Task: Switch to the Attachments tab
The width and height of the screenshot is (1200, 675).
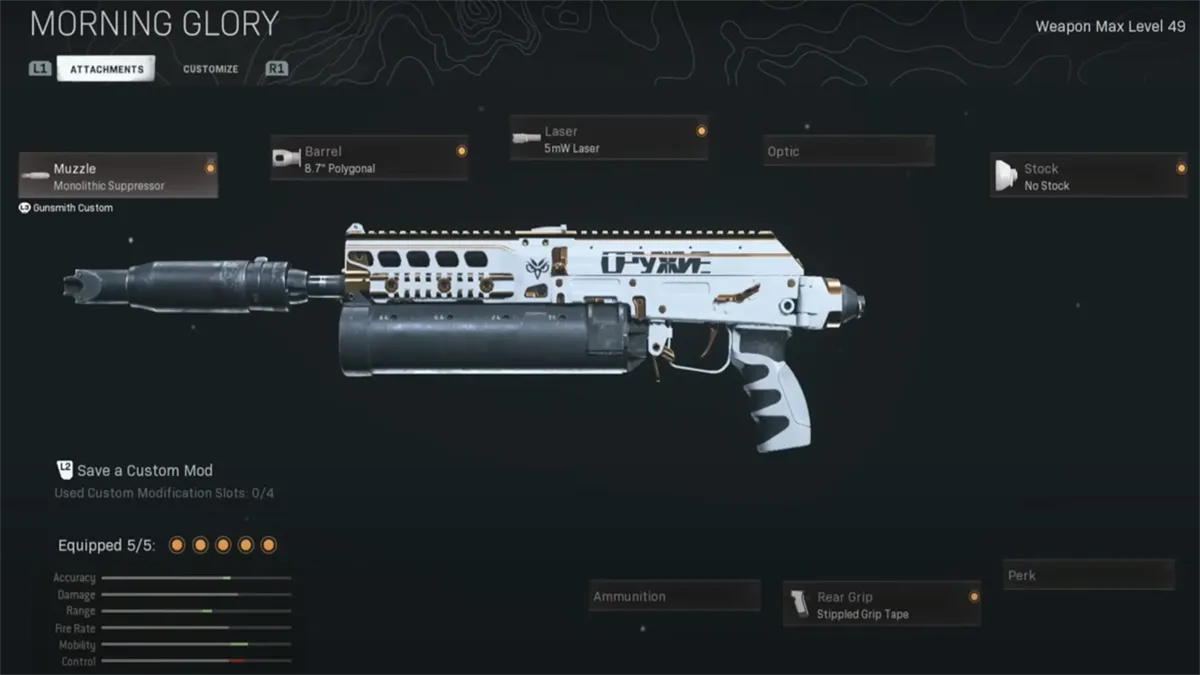Action: coord(106,69)
